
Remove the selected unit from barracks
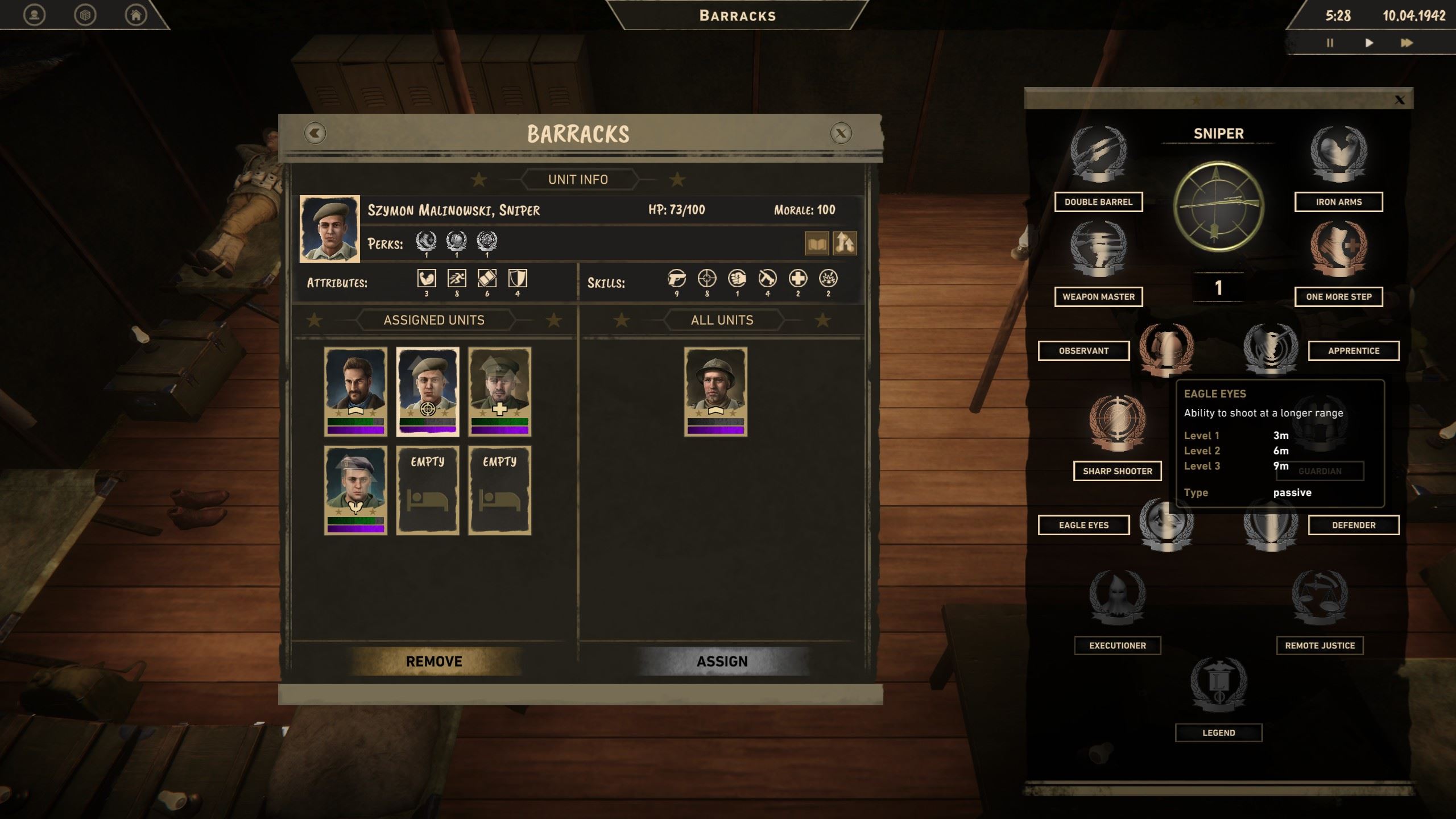coord(434,661)
